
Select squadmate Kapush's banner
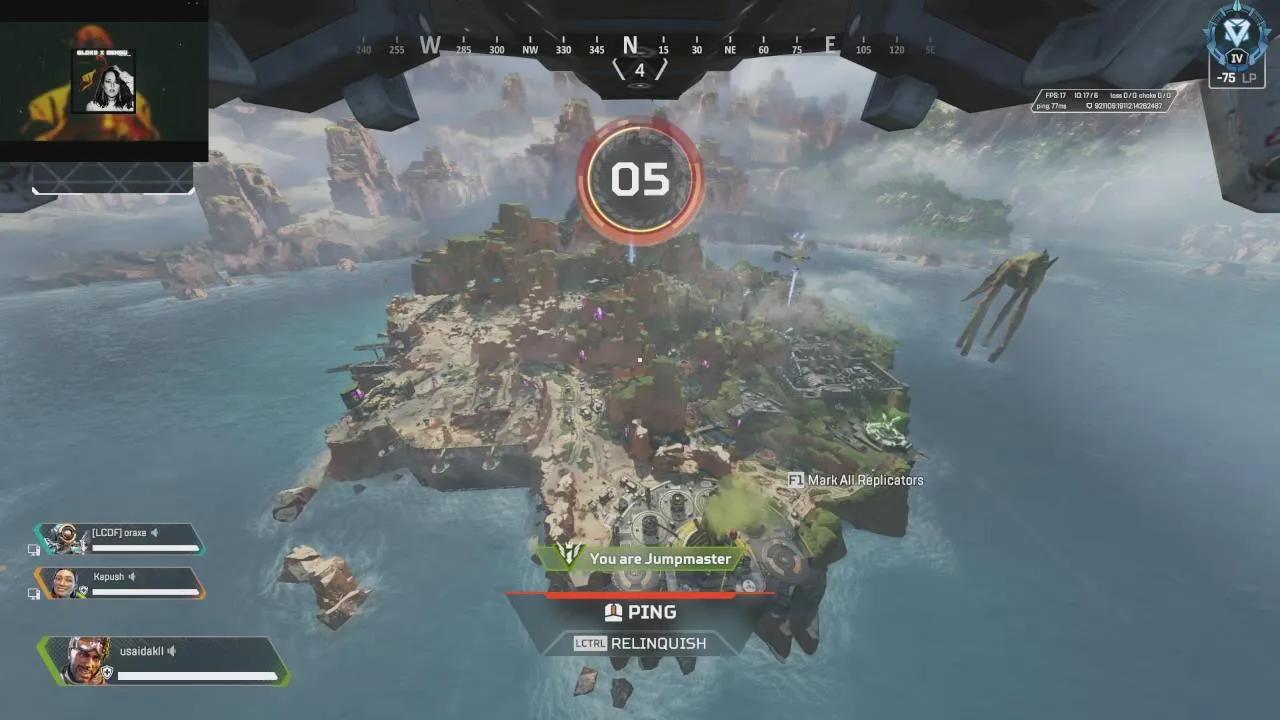(x=120, y=582)
